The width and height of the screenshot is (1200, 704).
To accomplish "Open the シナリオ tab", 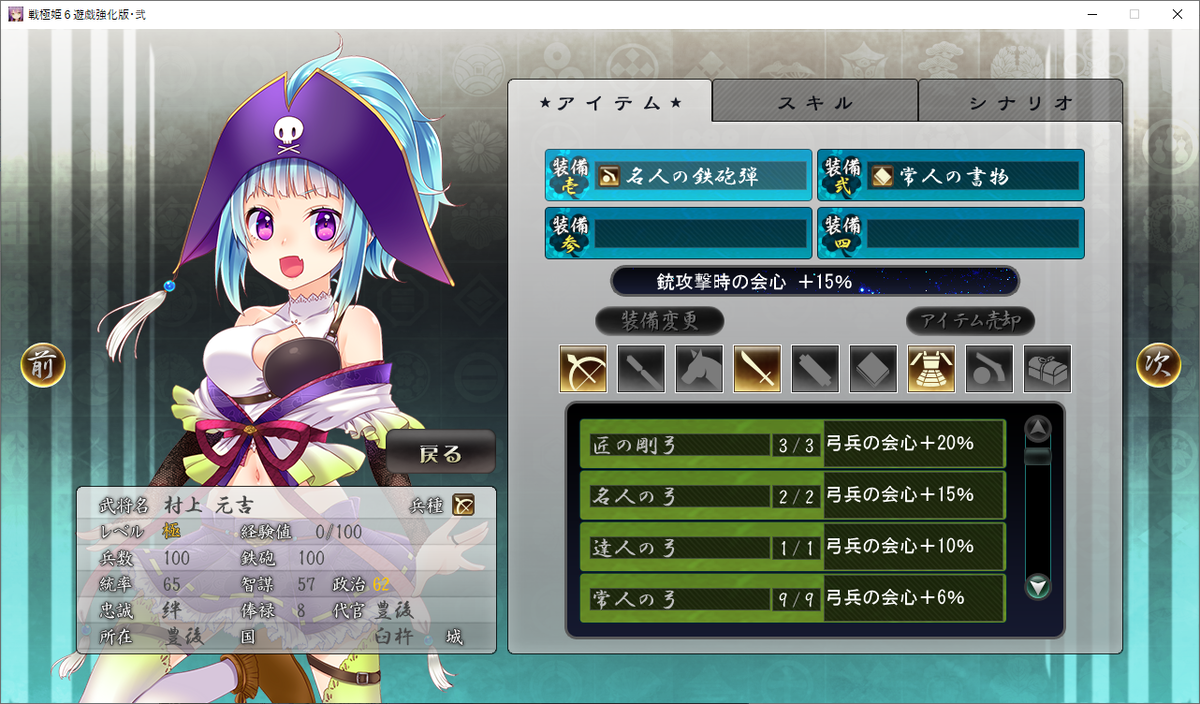I will [x=1020, y=102].
